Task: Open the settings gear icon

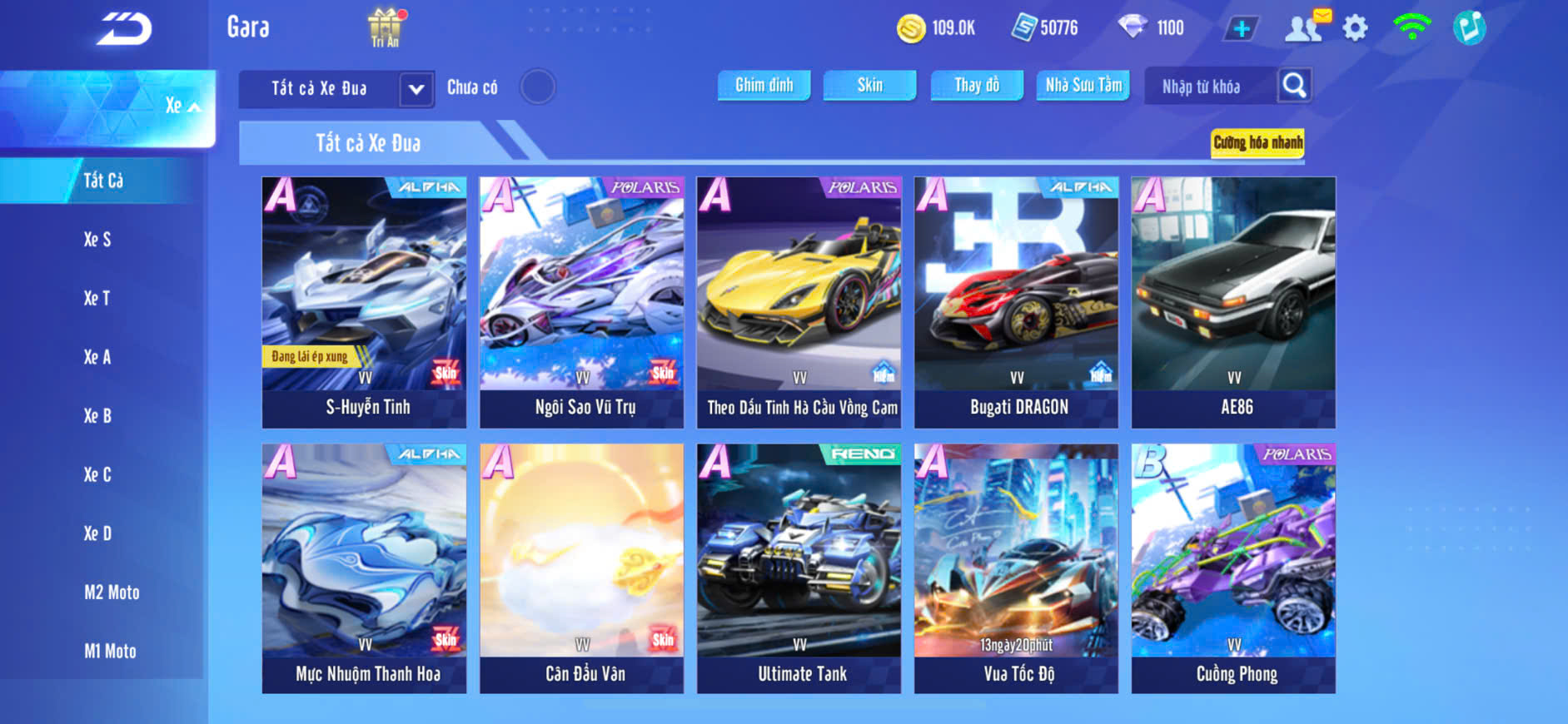Action: point(1355,29)
